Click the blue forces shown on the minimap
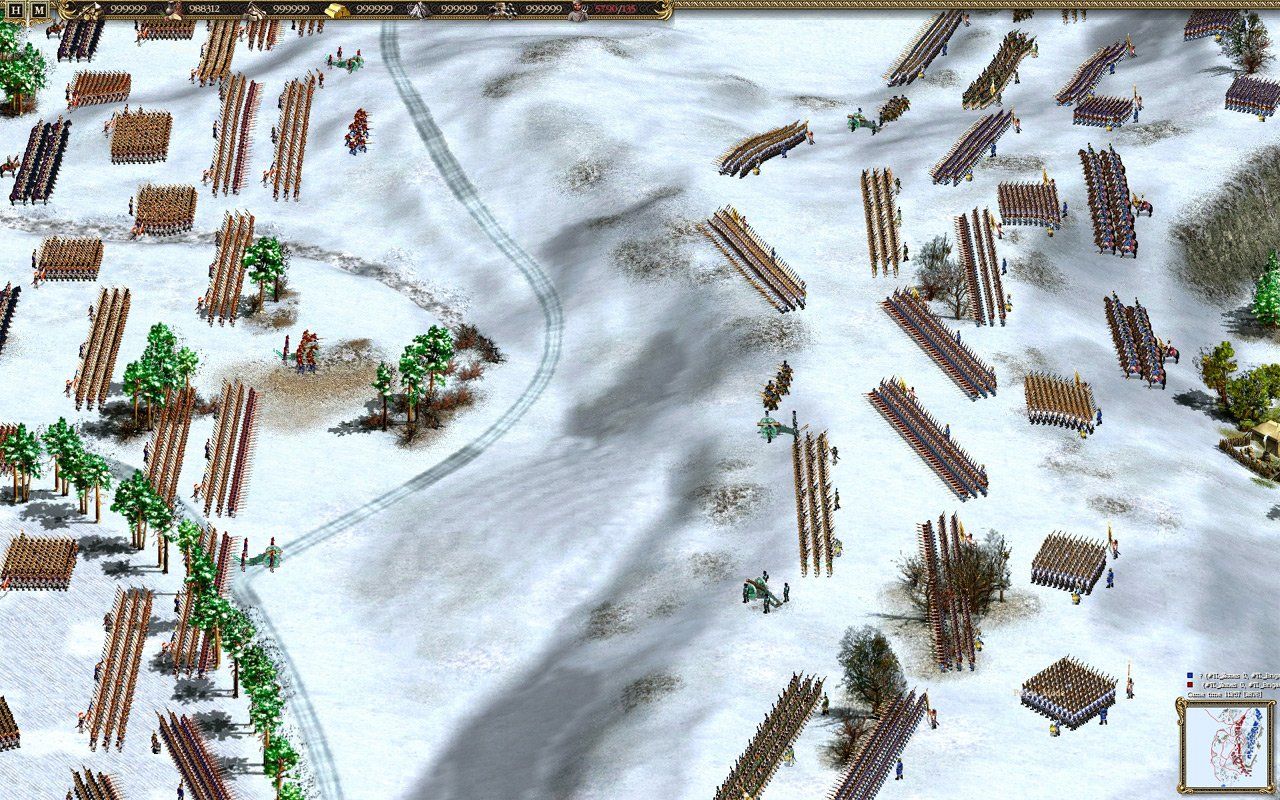This screenshot has width=1280, height=800. (1253, 738)
